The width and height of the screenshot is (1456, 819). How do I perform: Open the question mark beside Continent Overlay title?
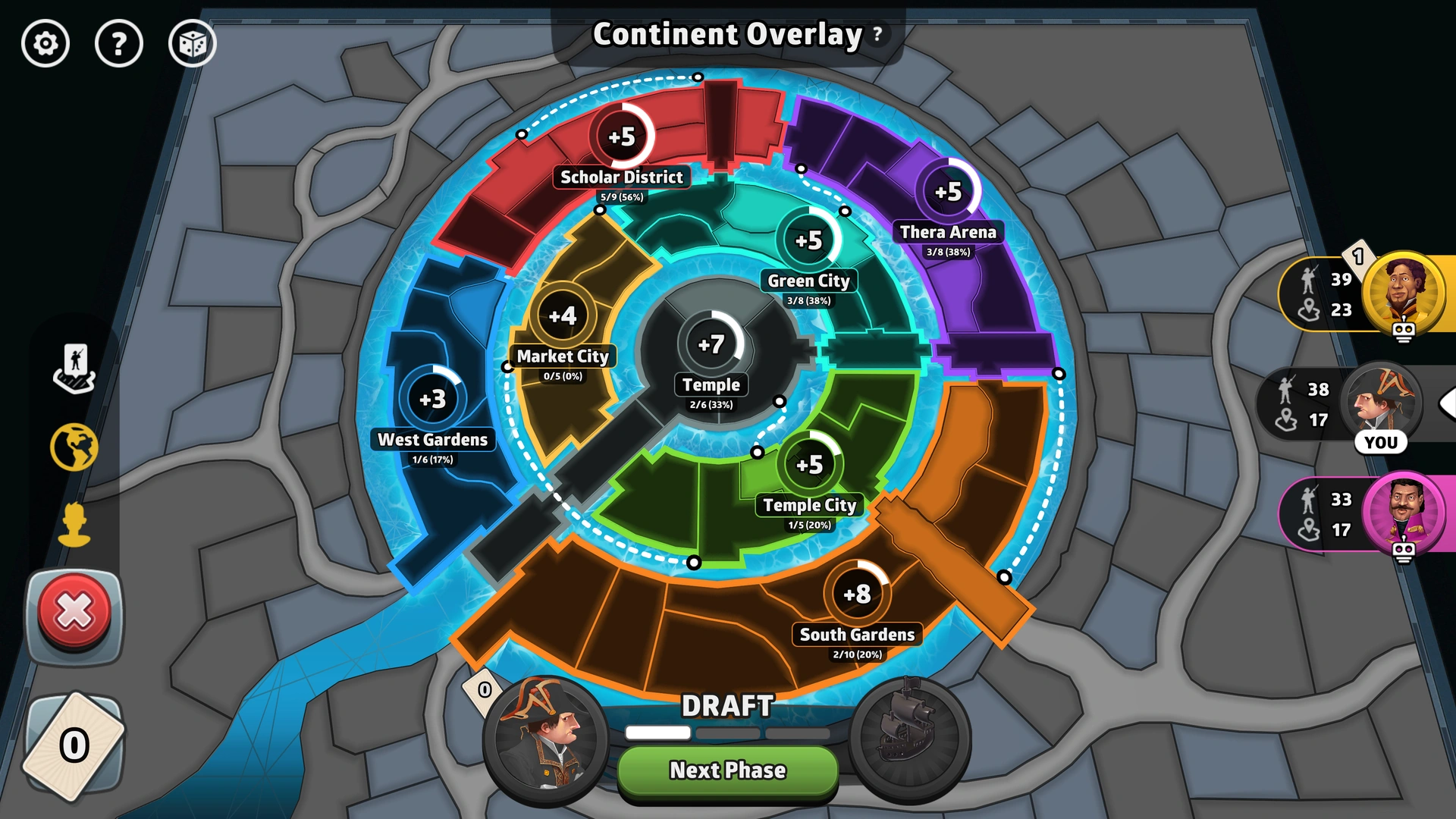(876, 33)
